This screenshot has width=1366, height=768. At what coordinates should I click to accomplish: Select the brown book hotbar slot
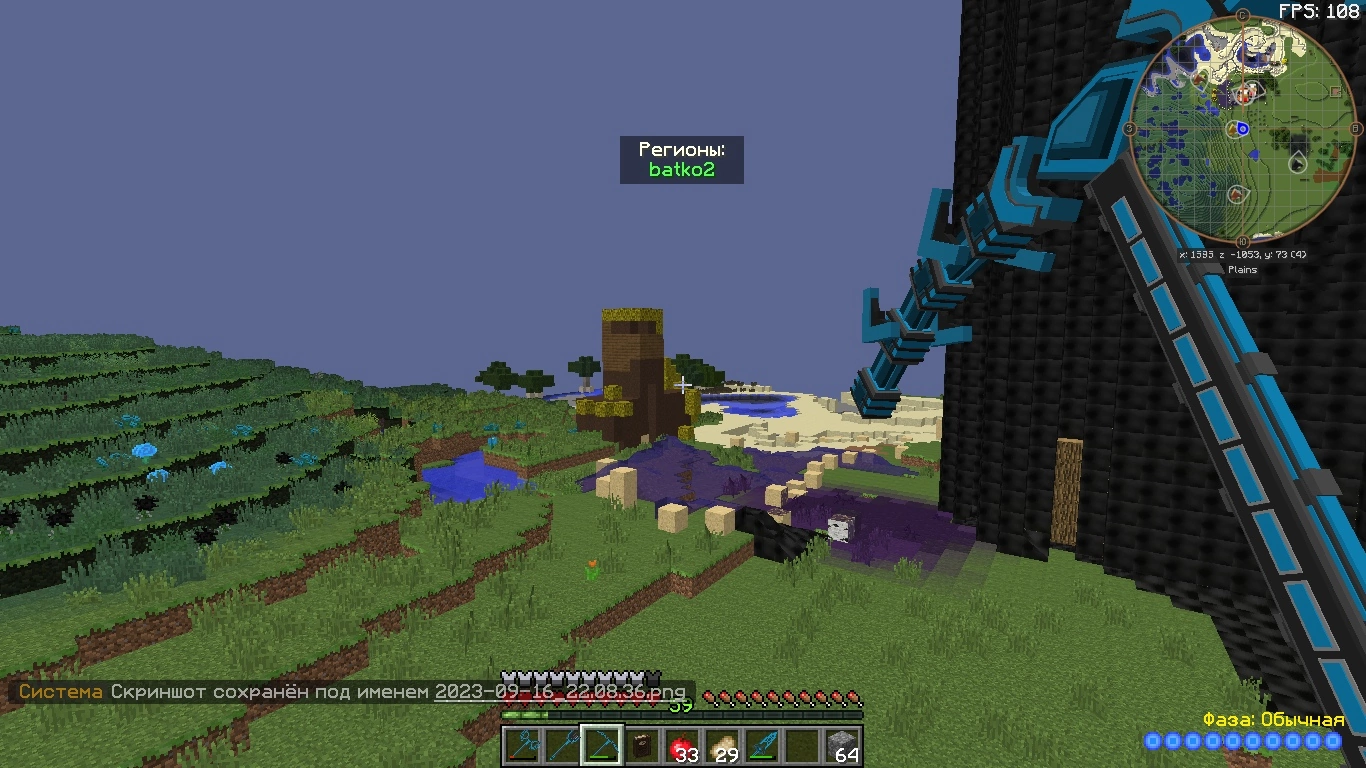(x=642, y=746)
